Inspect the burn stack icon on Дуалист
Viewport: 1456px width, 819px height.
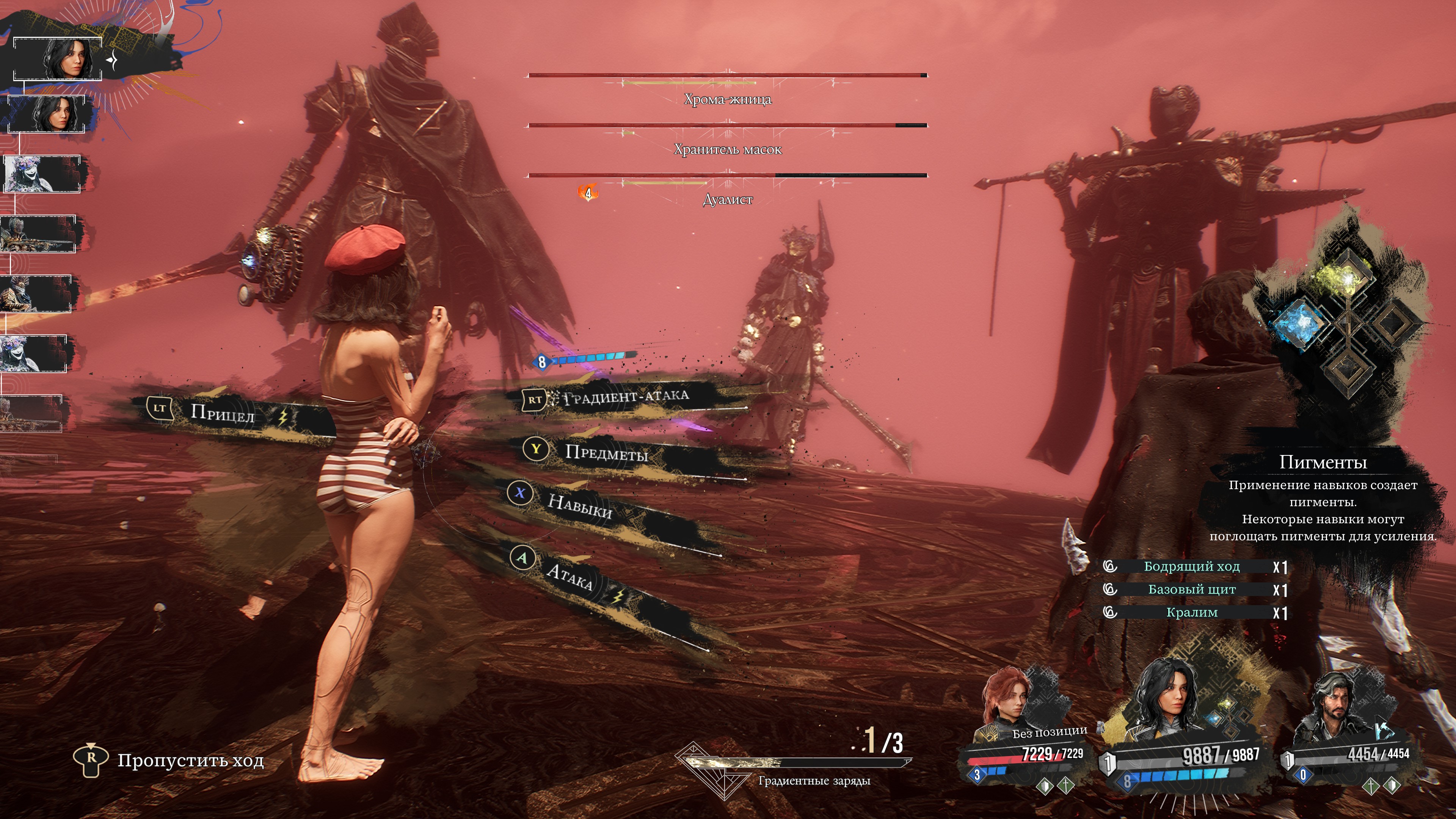[588, 193]
